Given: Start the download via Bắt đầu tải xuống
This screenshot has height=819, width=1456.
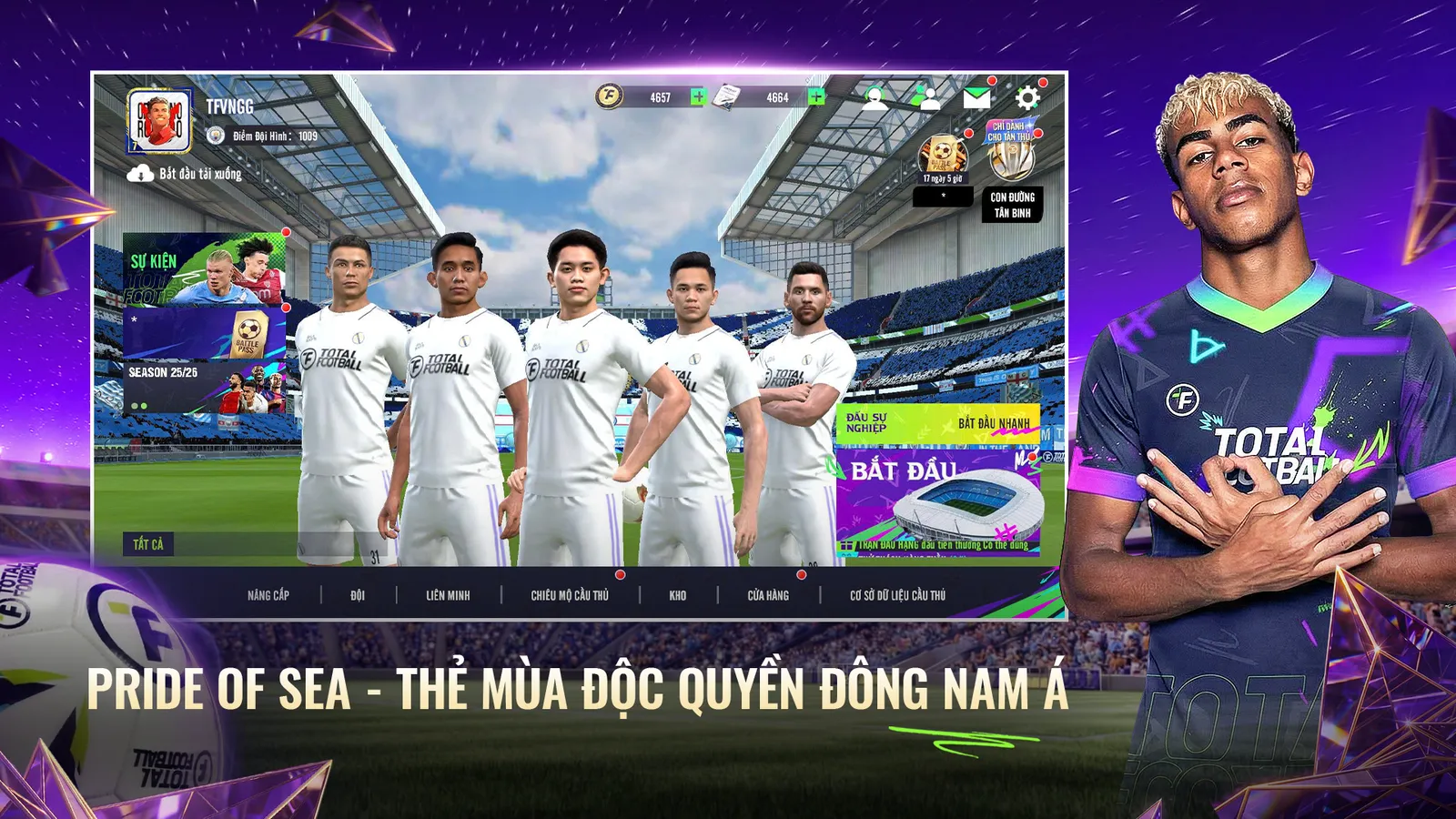Looking at the screenshot, I should [185, 173].
